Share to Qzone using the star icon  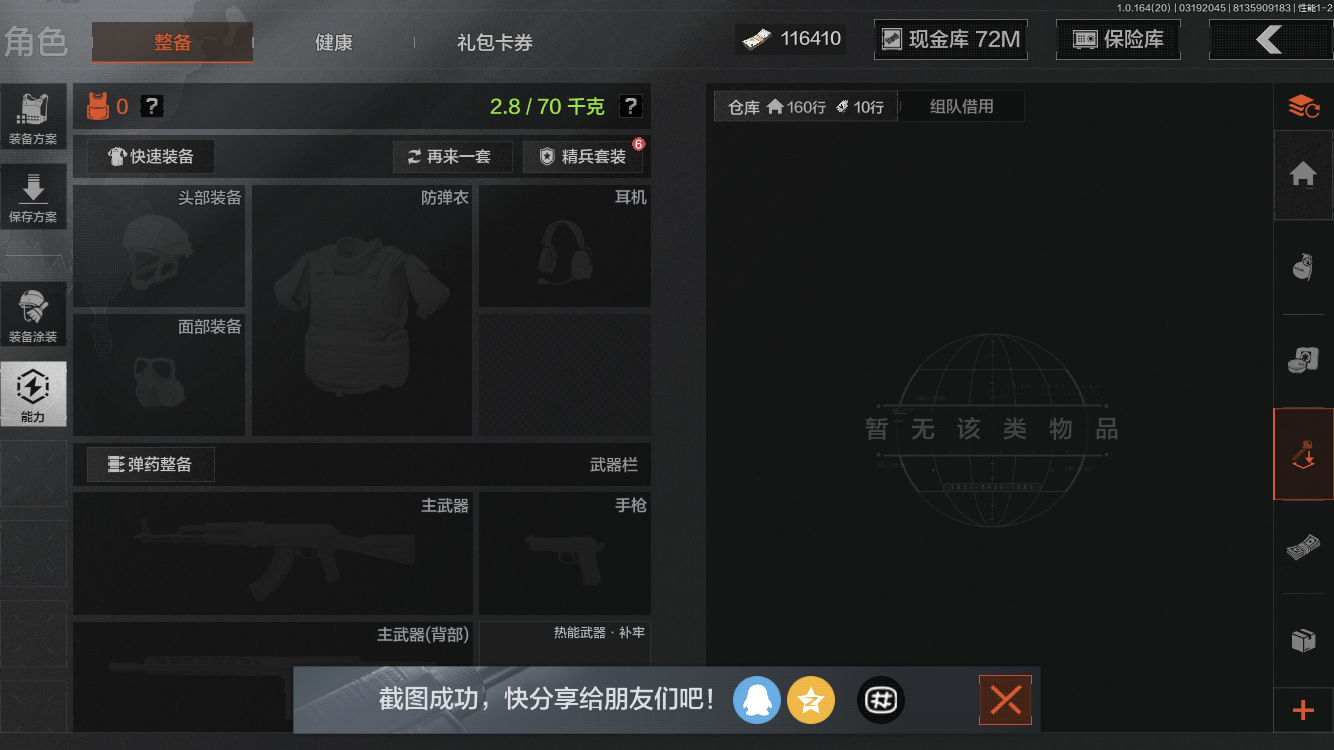[811, 700]
